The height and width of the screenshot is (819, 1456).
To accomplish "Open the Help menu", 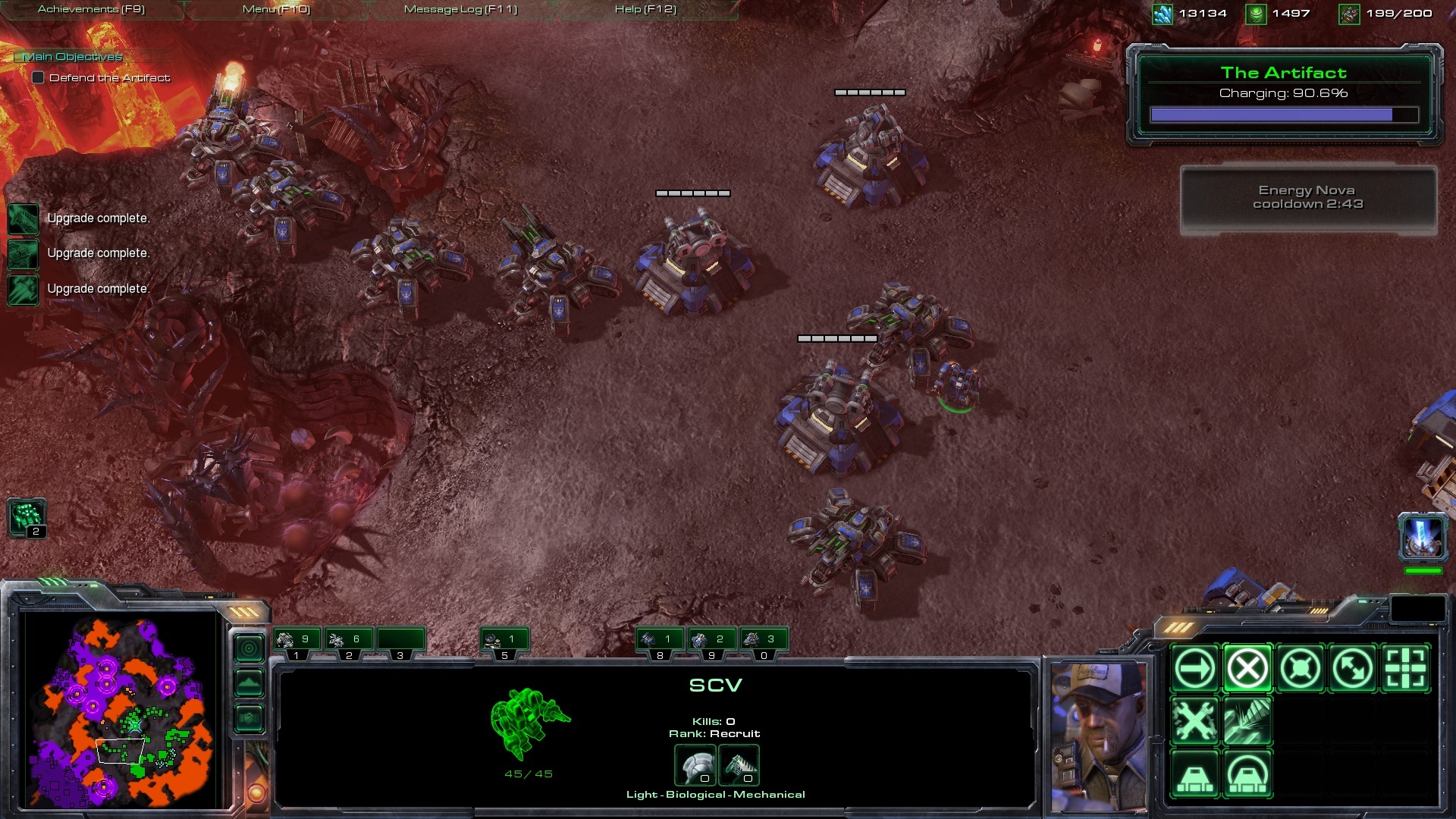I will pos(645,9).
